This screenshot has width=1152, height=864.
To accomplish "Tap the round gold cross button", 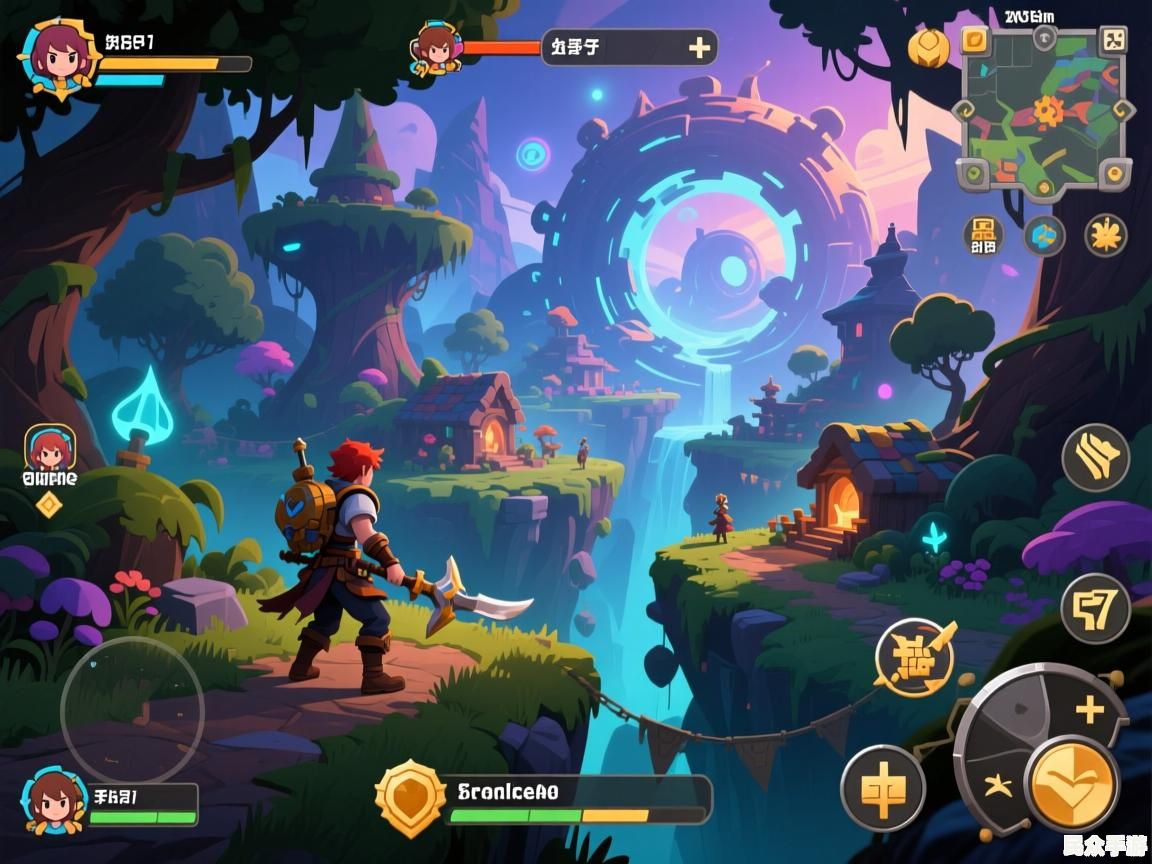I will (882, 788).
